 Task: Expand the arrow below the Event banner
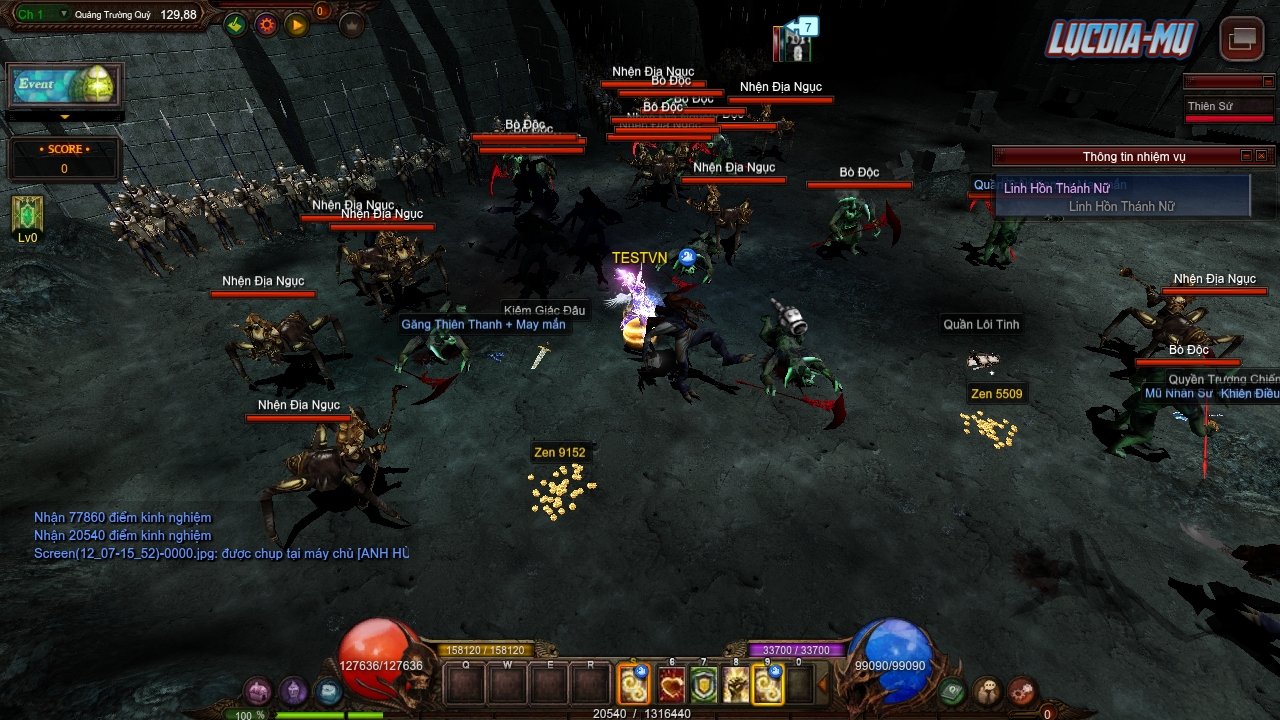[x=65, y=117]
